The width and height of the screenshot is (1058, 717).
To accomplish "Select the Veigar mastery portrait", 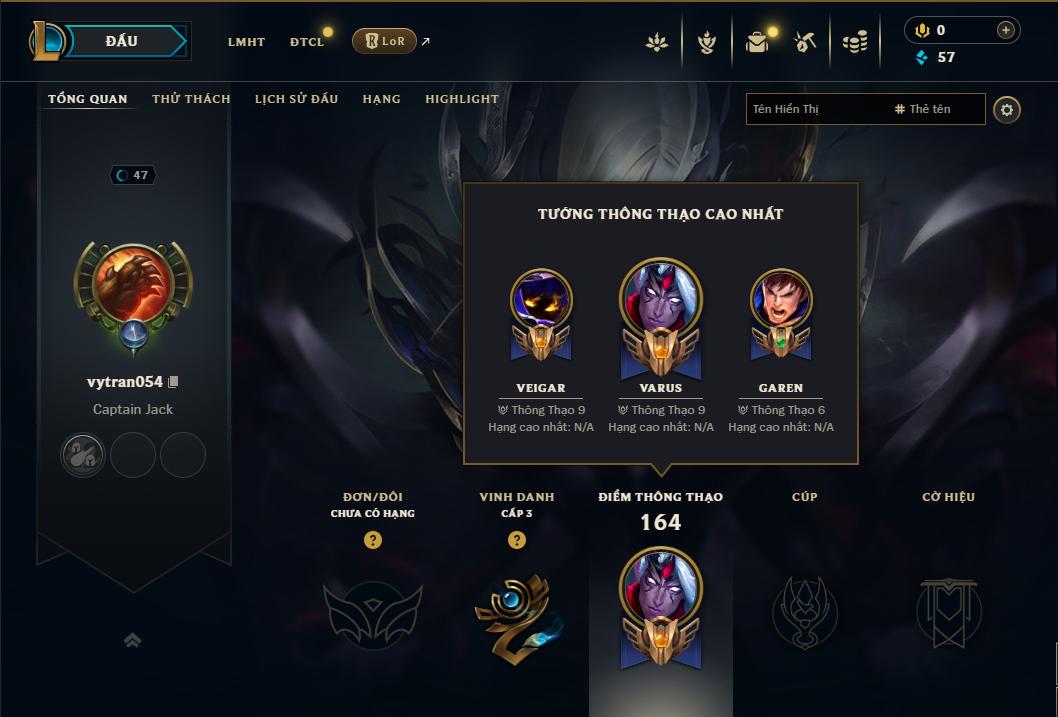I will click(541, 300).
